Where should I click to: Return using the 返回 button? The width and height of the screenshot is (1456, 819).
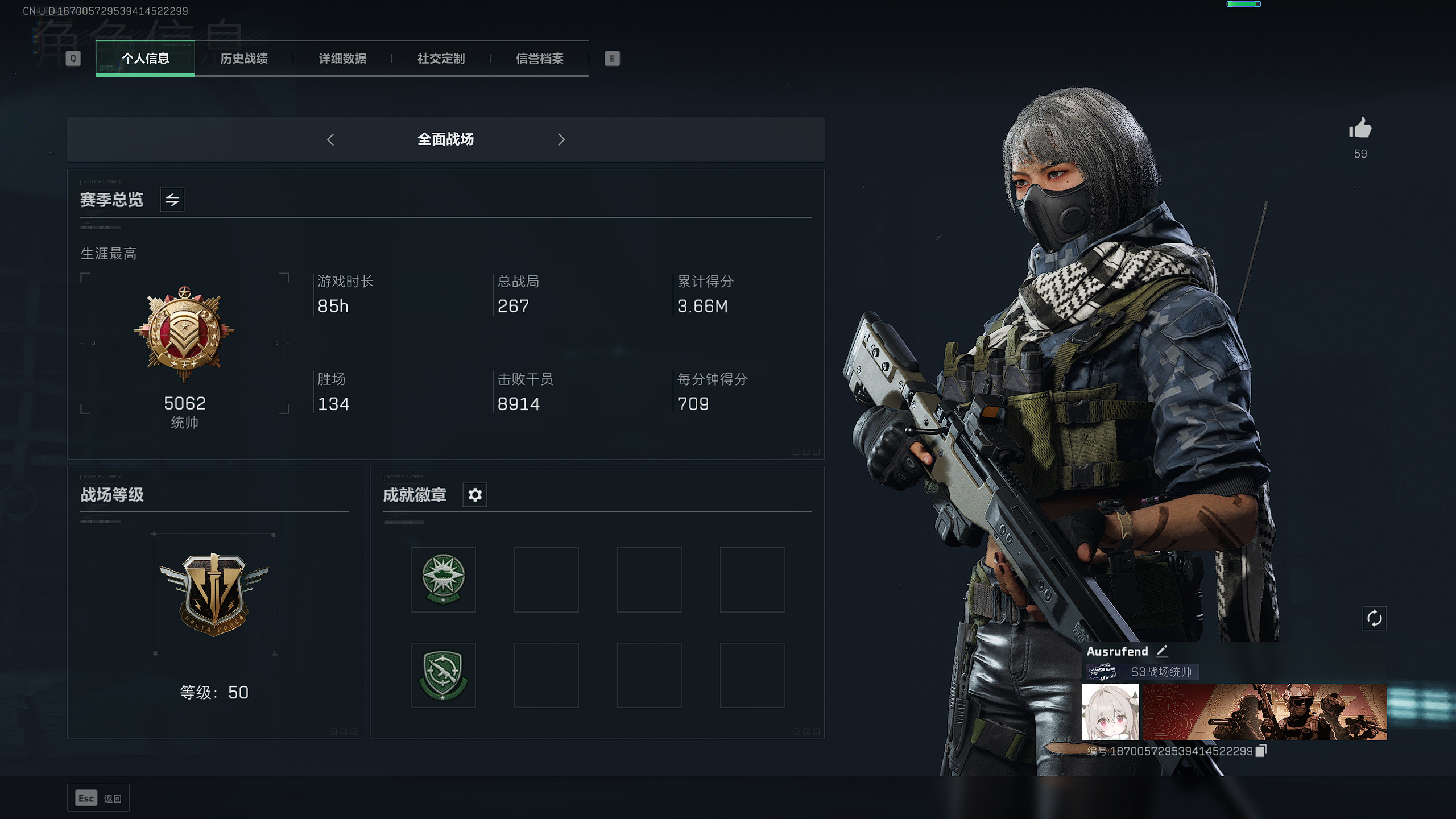tap(98, 799)
